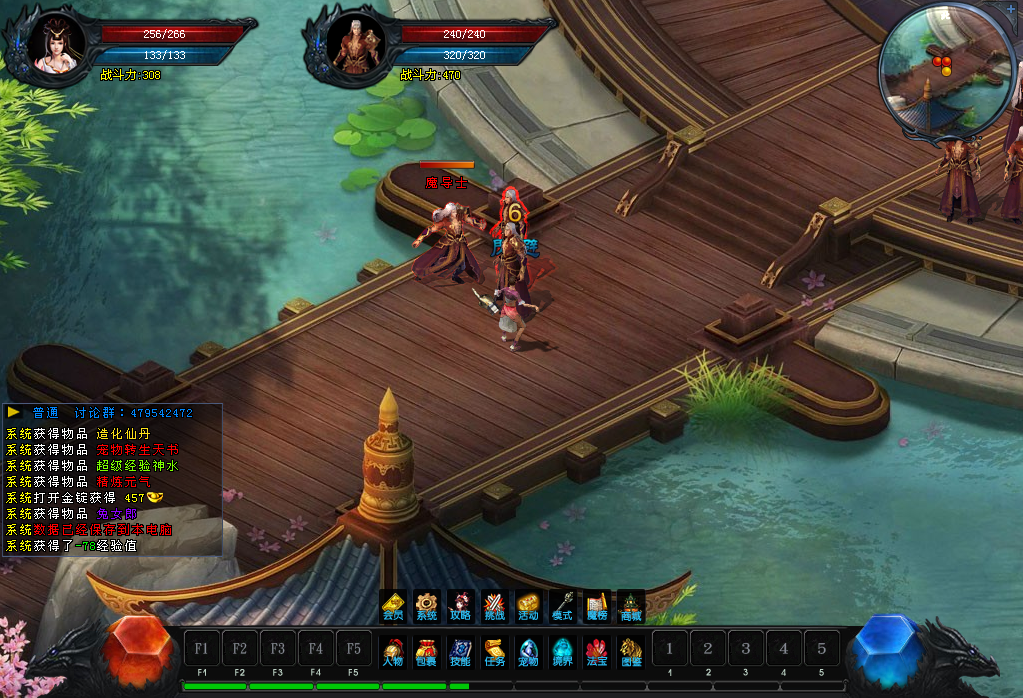Open the 会员 membership menu

point(393,606)
